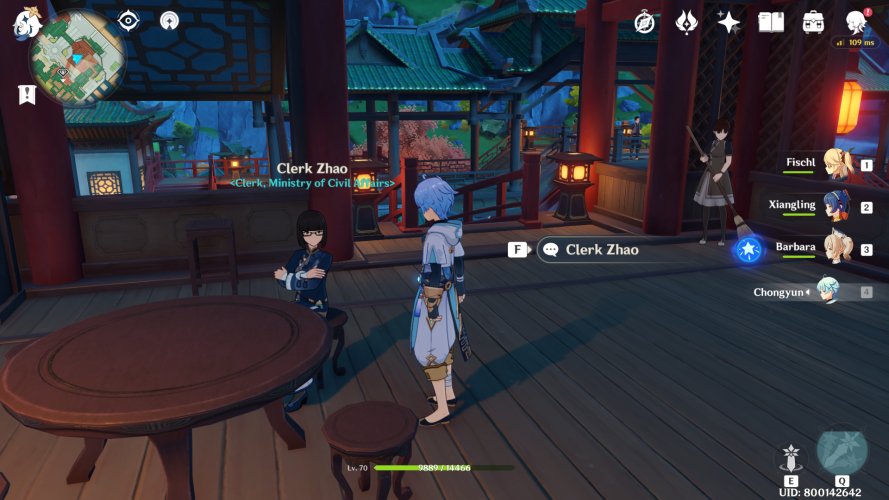This screenshot has width=889, height=500.
Task: Activate Chongyun's elemental skill icon
Action: 791,458
